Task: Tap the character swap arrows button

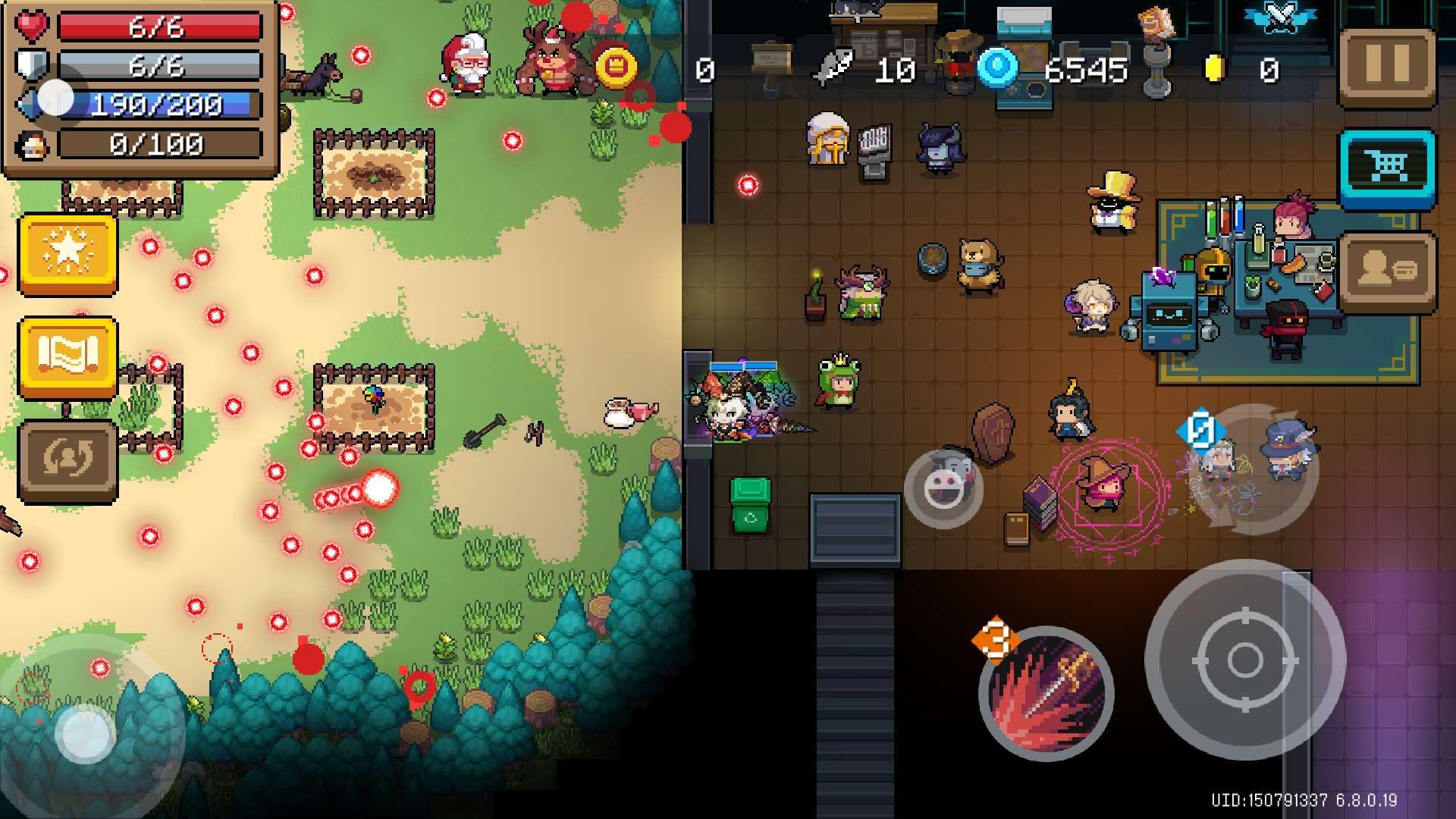Action: pyautogui.click(x=67, y=460)
